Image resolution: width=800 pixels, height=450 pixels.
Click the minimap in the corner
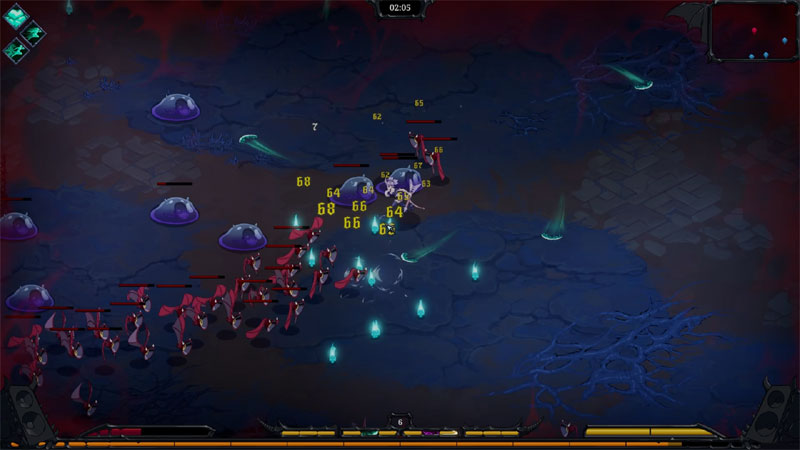753,32
